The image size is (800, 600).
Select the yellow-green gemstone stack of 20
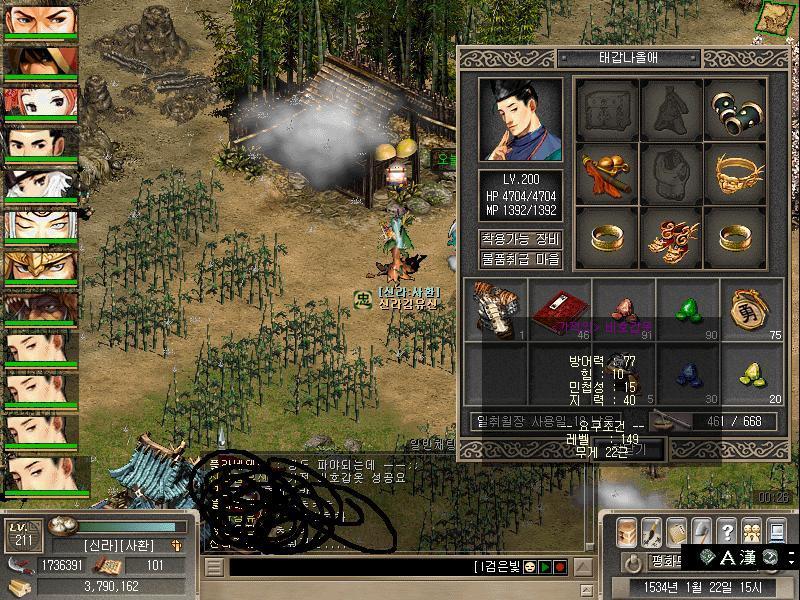pos(751,372)
